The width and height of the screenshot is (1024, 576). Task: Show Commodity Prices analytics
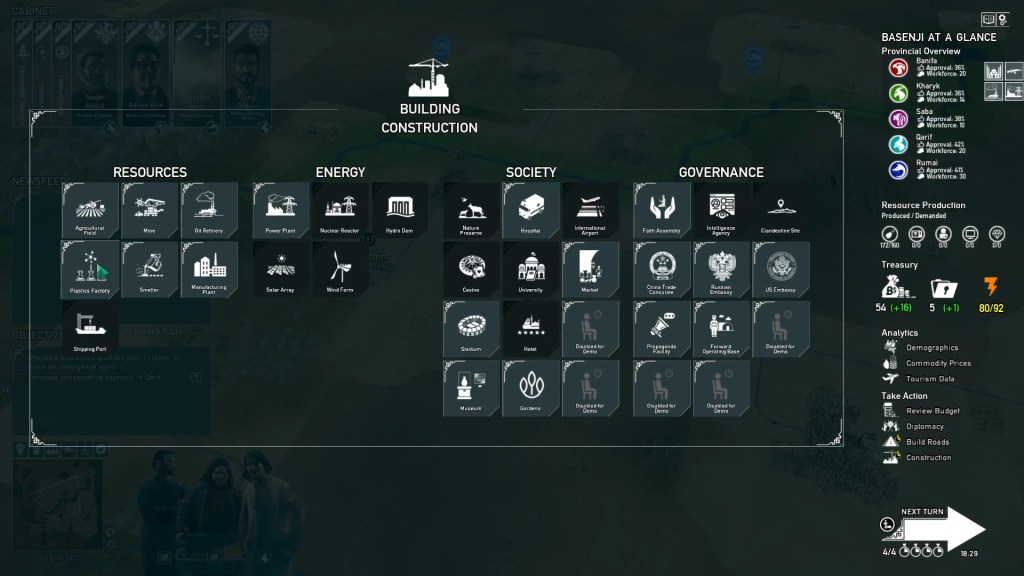937,364
